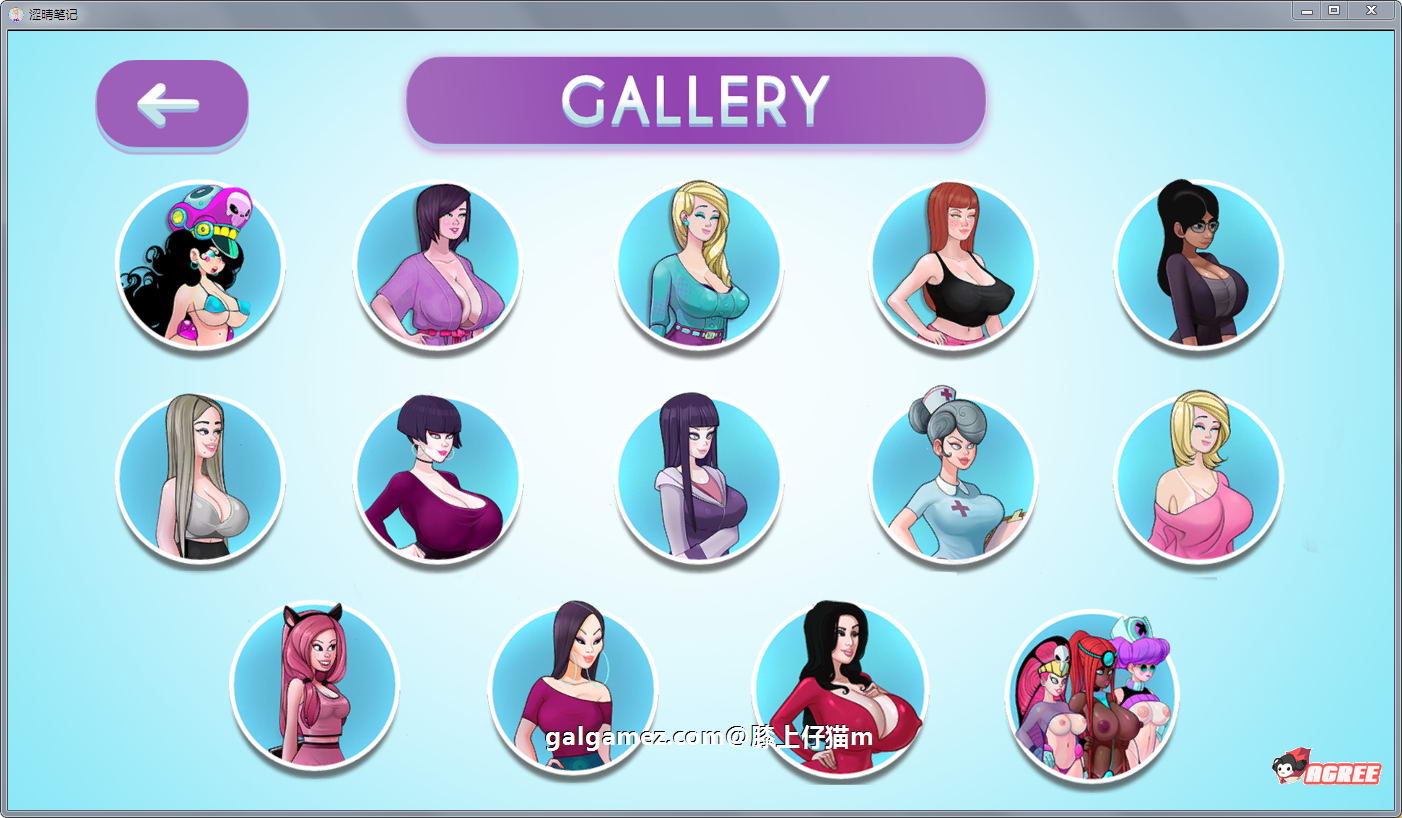Select the redhead wearing the black tank top
1402x818 pixels.
tap(954, 265)
